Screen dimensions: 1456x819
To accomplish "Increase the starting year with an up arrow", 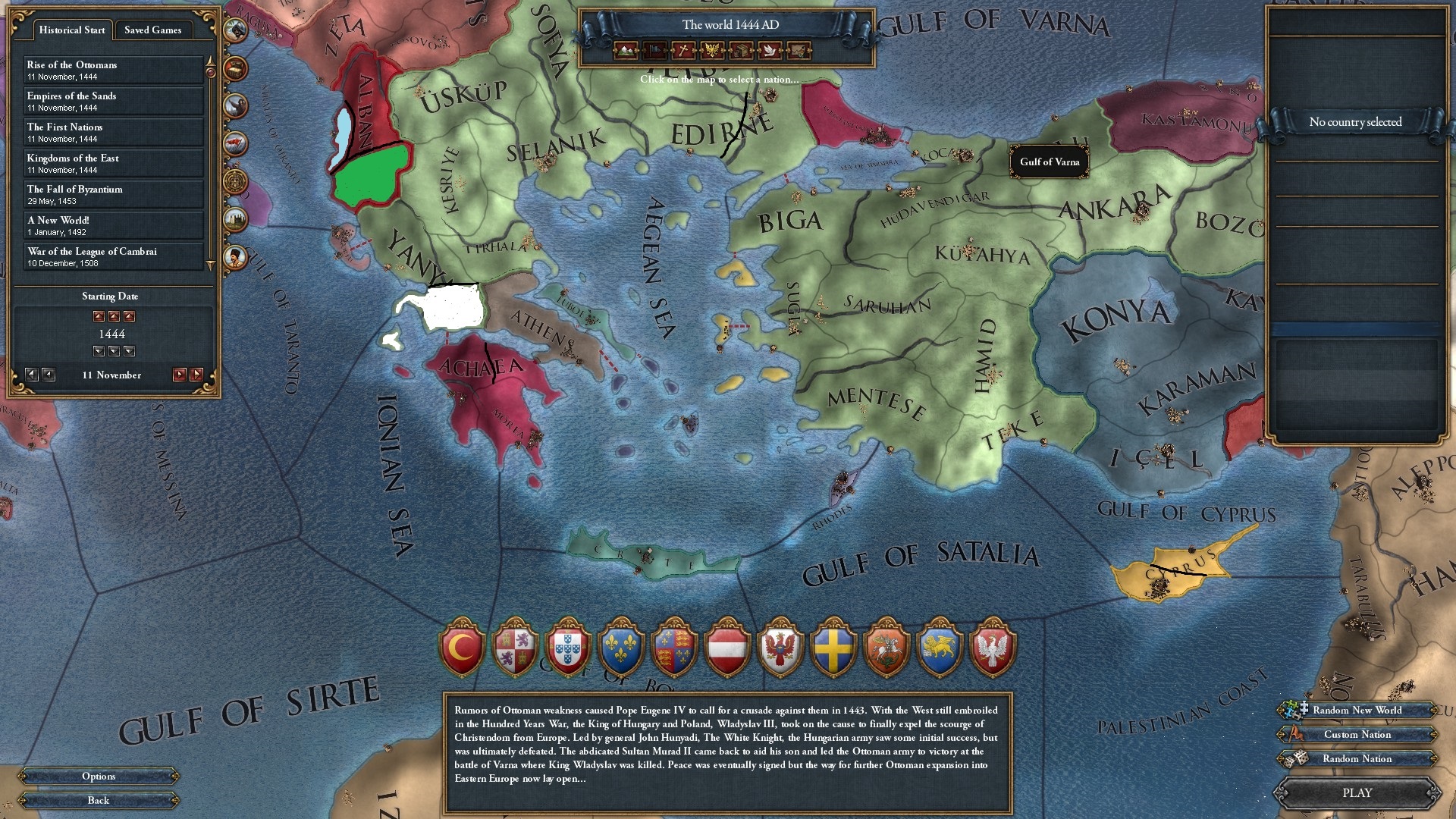I will (114, 316).
